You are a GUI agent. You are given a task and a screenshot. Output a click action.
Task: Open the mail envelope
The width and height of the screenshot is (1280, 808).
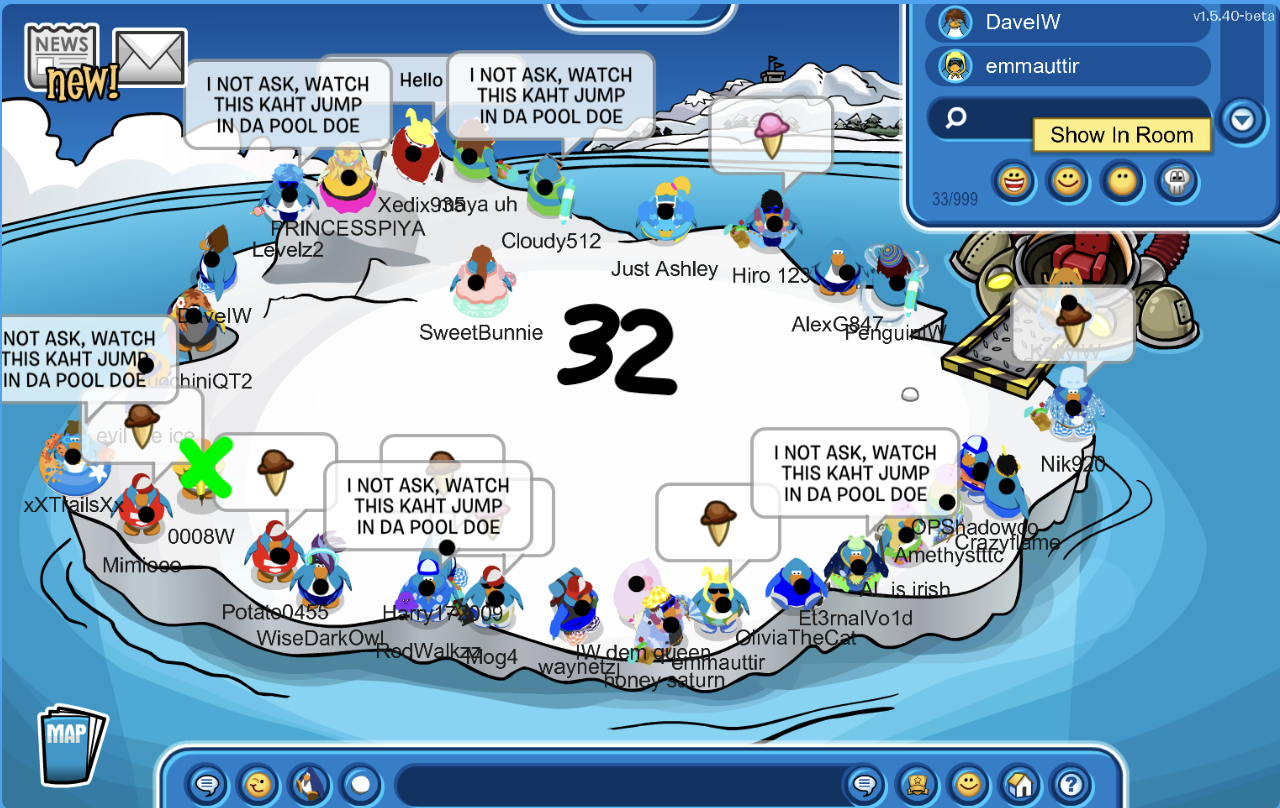(x=150, y=58)
